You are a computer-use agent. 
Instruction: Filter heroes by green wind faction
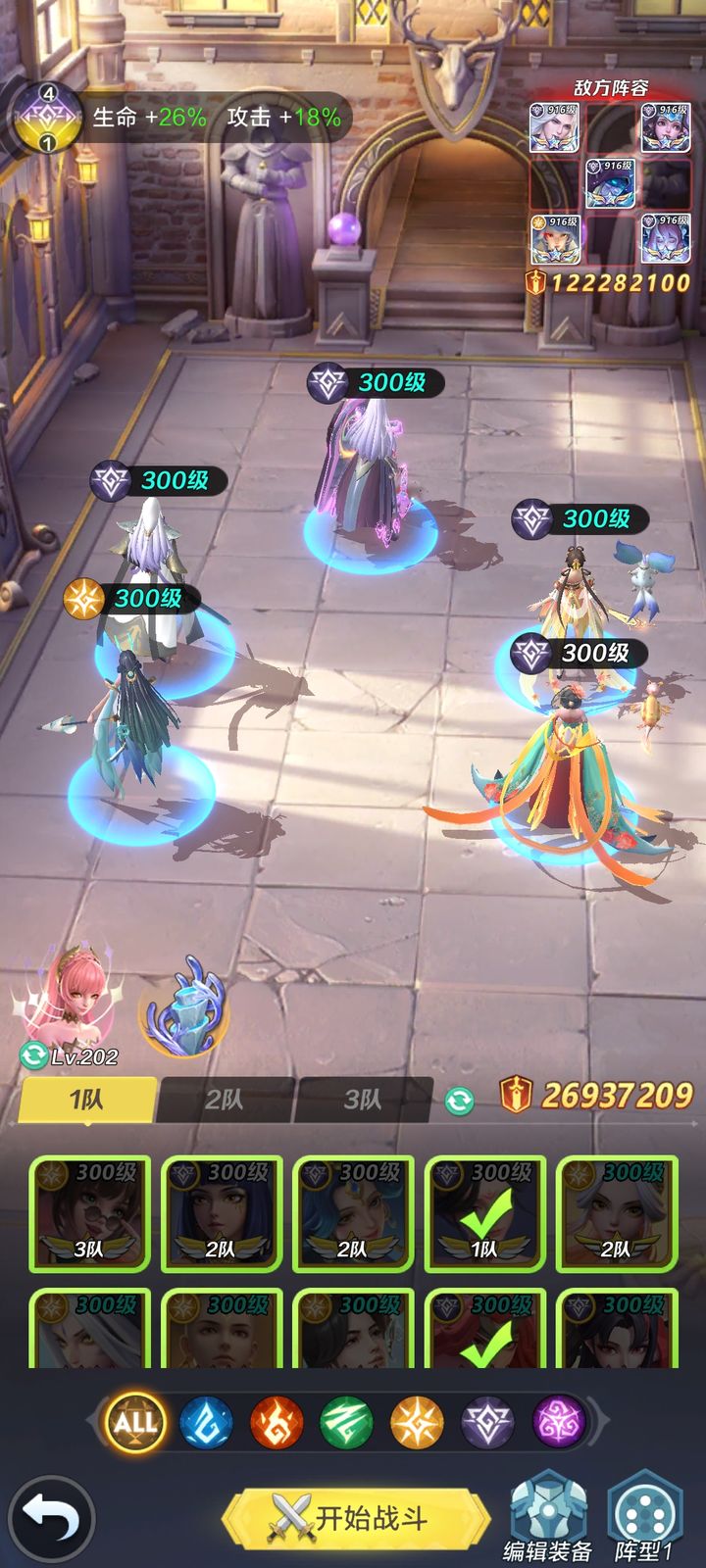346,1422
